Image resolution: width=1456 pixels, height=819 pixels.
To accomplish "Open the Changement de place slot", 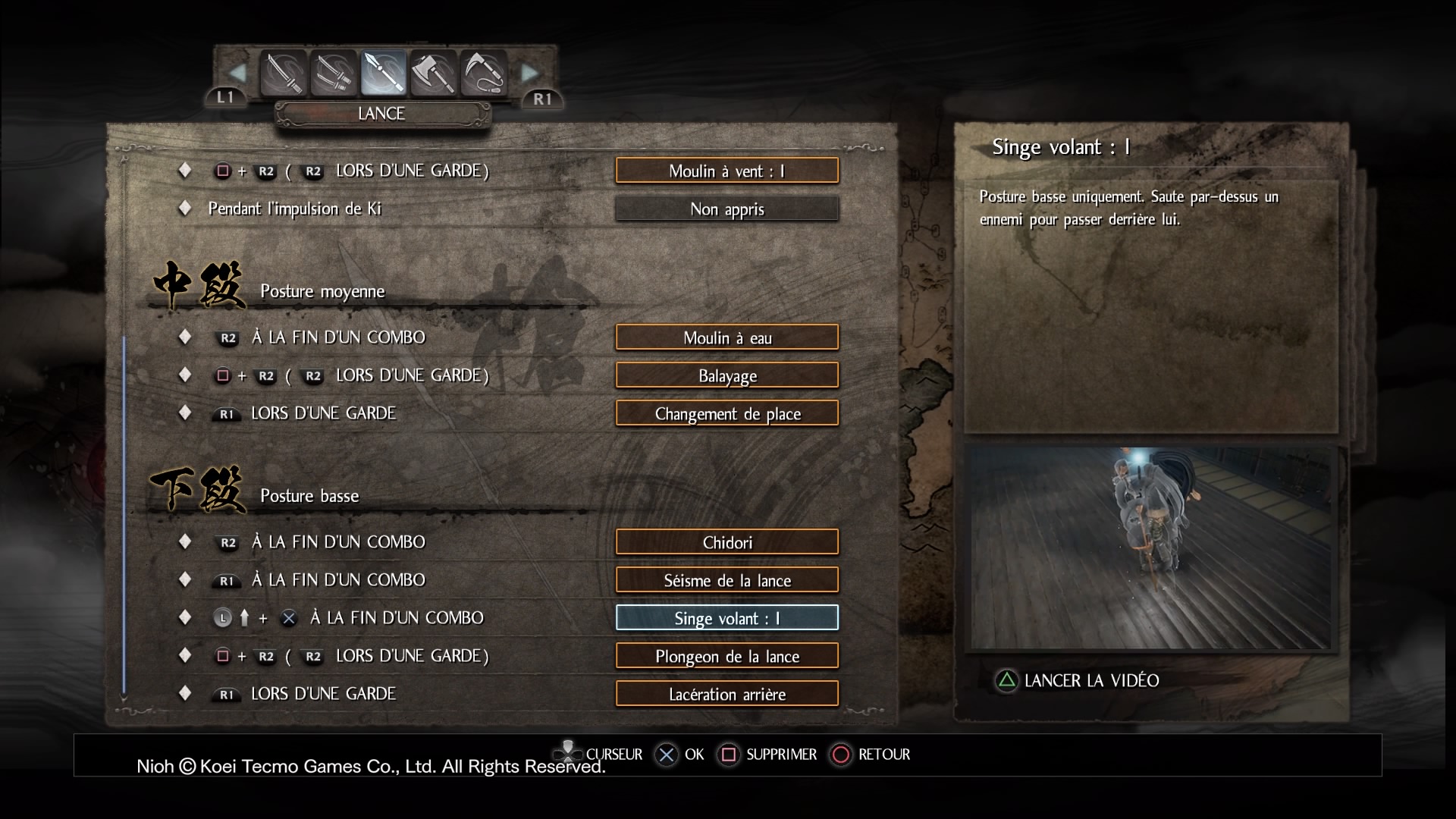I will point(726,413).
